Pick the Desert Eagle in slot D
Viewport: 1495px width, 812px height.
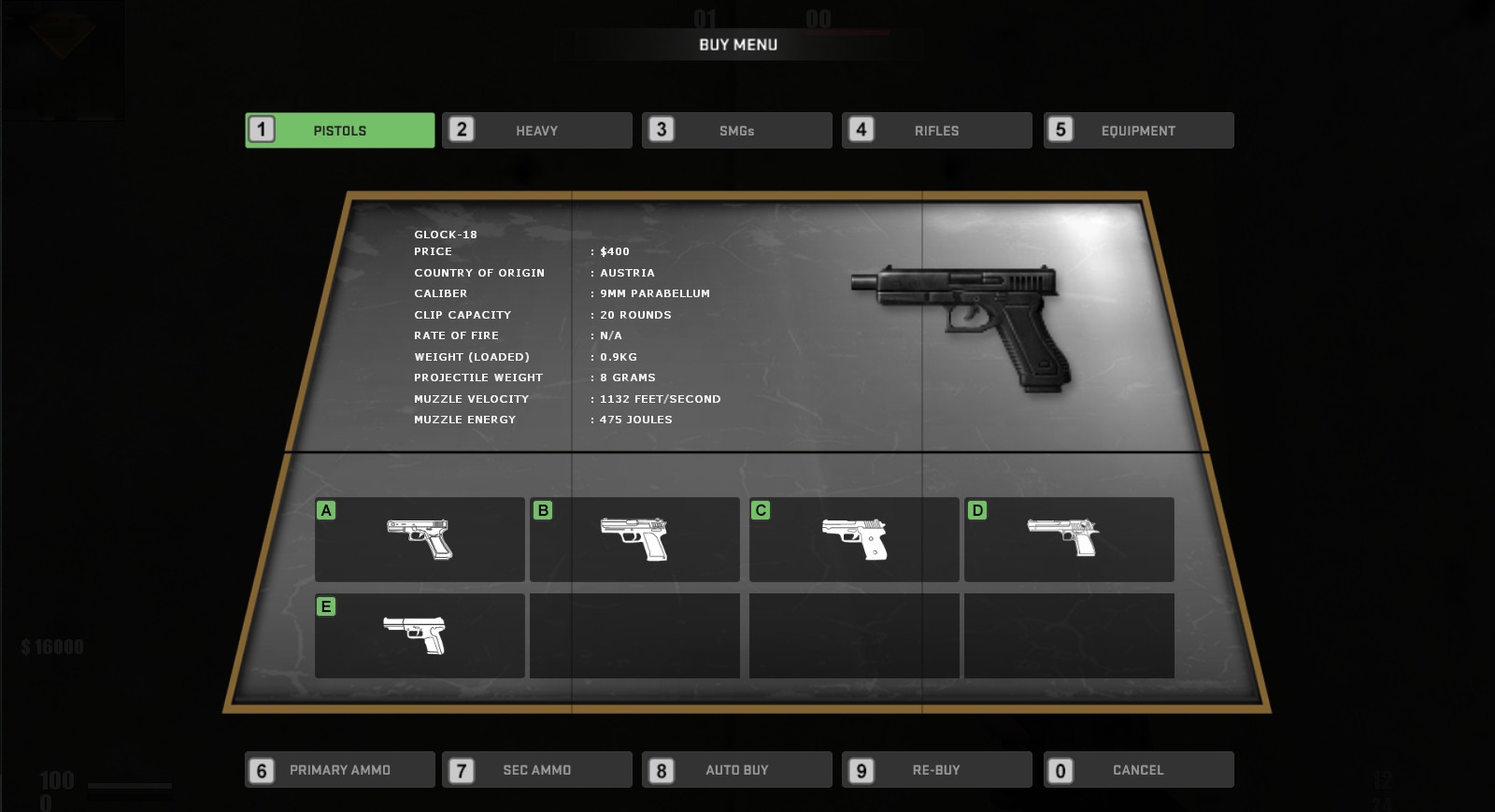point(1069,539)
